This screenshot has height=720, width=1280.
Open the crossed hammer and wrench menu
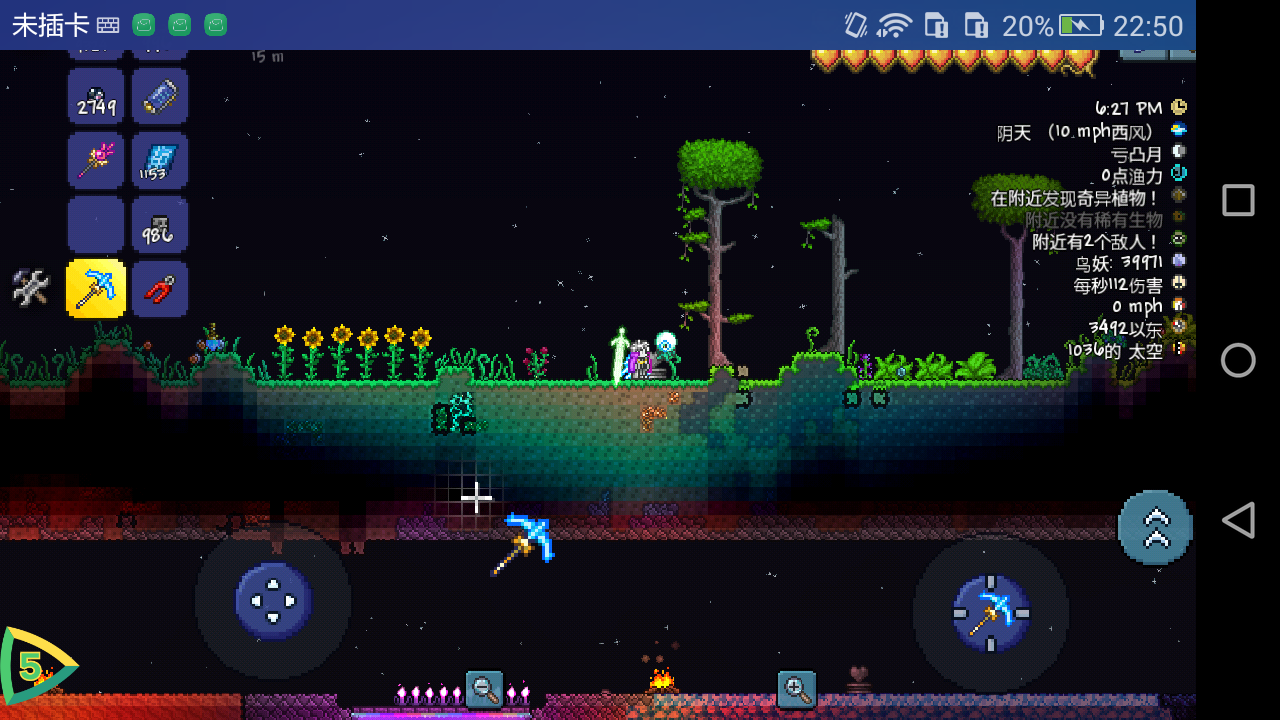pos(31,288)
